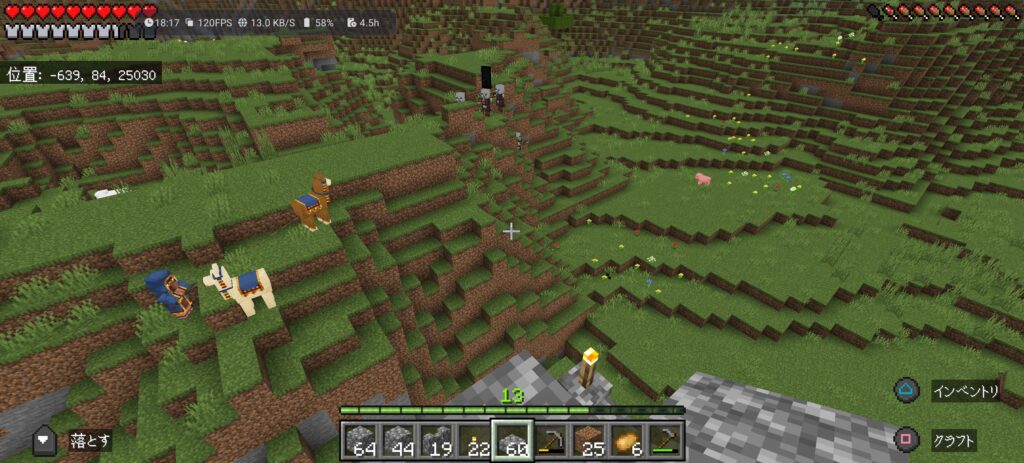This screenshot has height=463, width=1024.
Task: Select the cobblestone stack of 44
Action: click(399, 440)
